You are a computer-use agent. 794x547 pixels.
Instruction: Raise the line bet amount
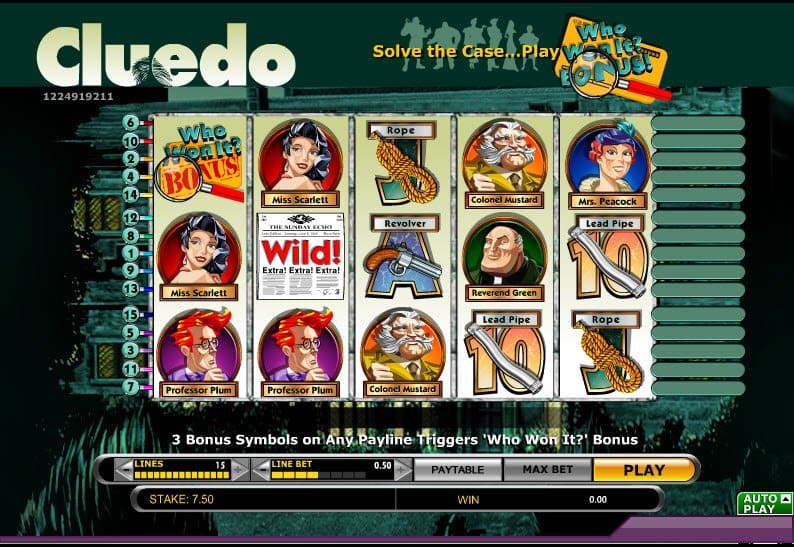coord(403,469)
